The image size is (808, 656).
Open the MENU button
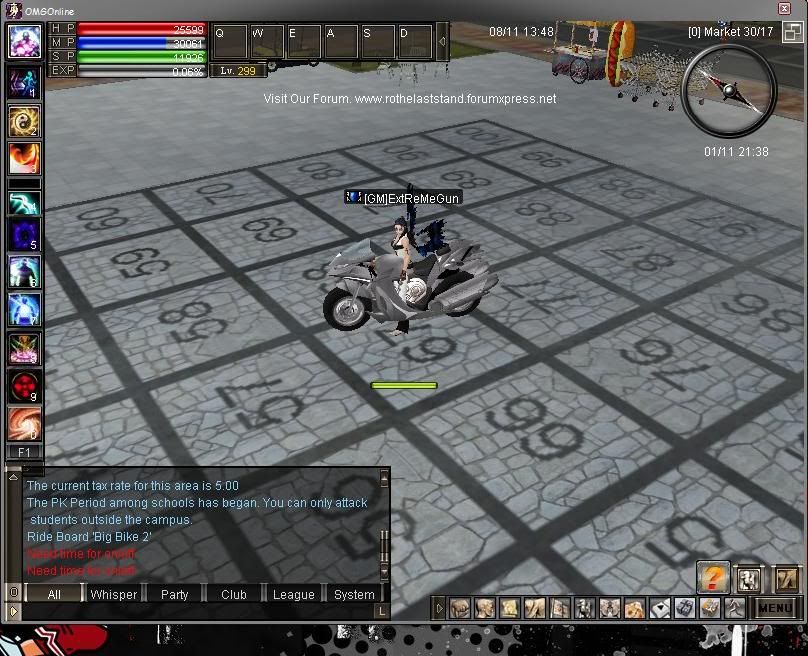776,608
